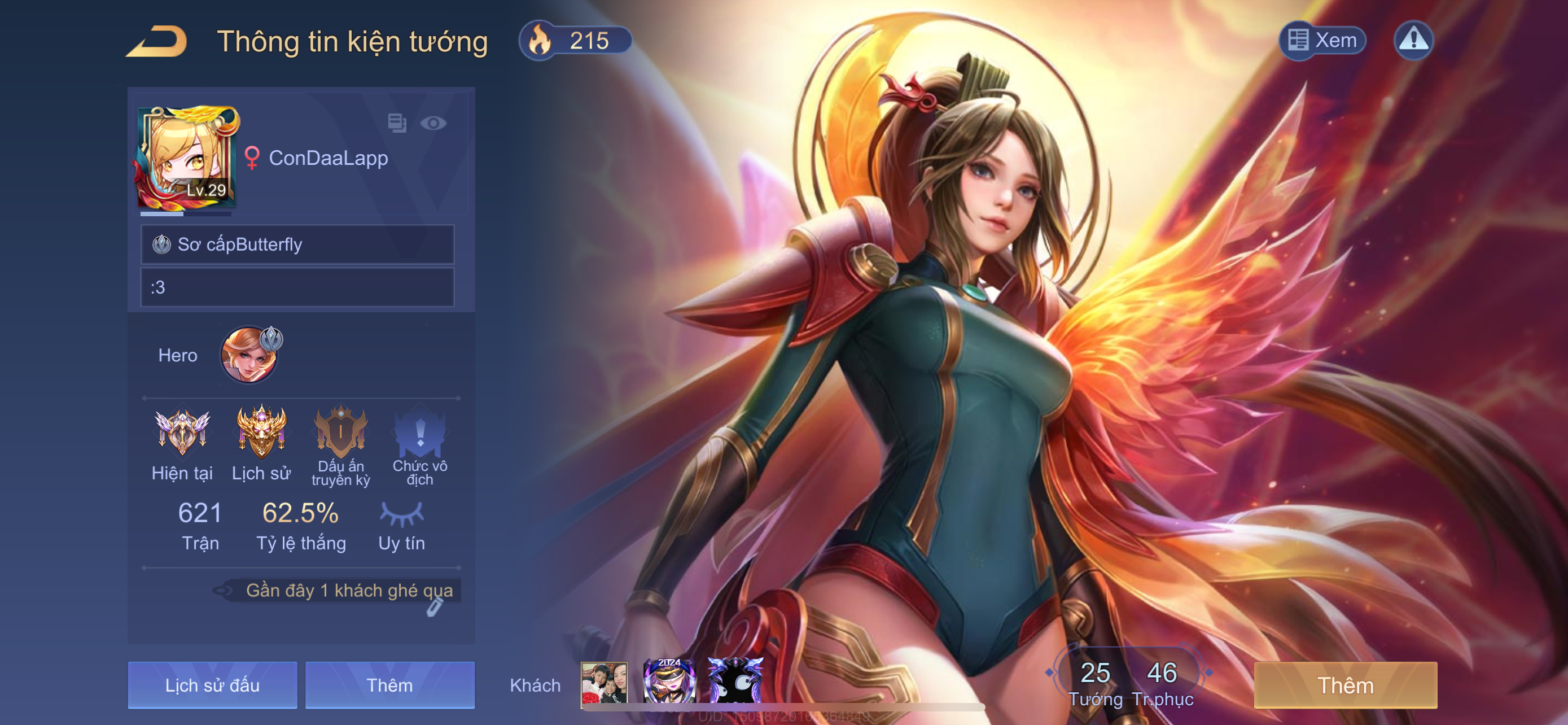Click the gold Thêm button
This screenshot has height=725, width=1568.
(x=1345, y=685)
